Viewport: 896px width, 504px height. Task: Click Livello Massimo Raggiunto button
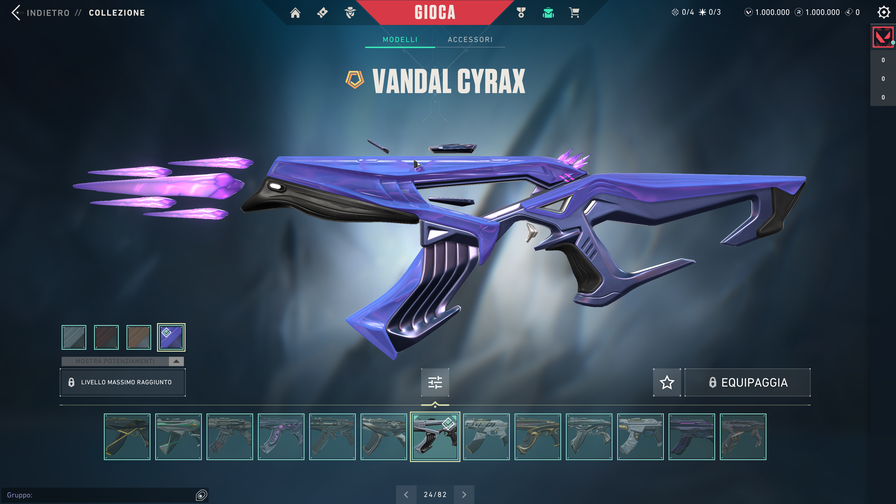122,382
